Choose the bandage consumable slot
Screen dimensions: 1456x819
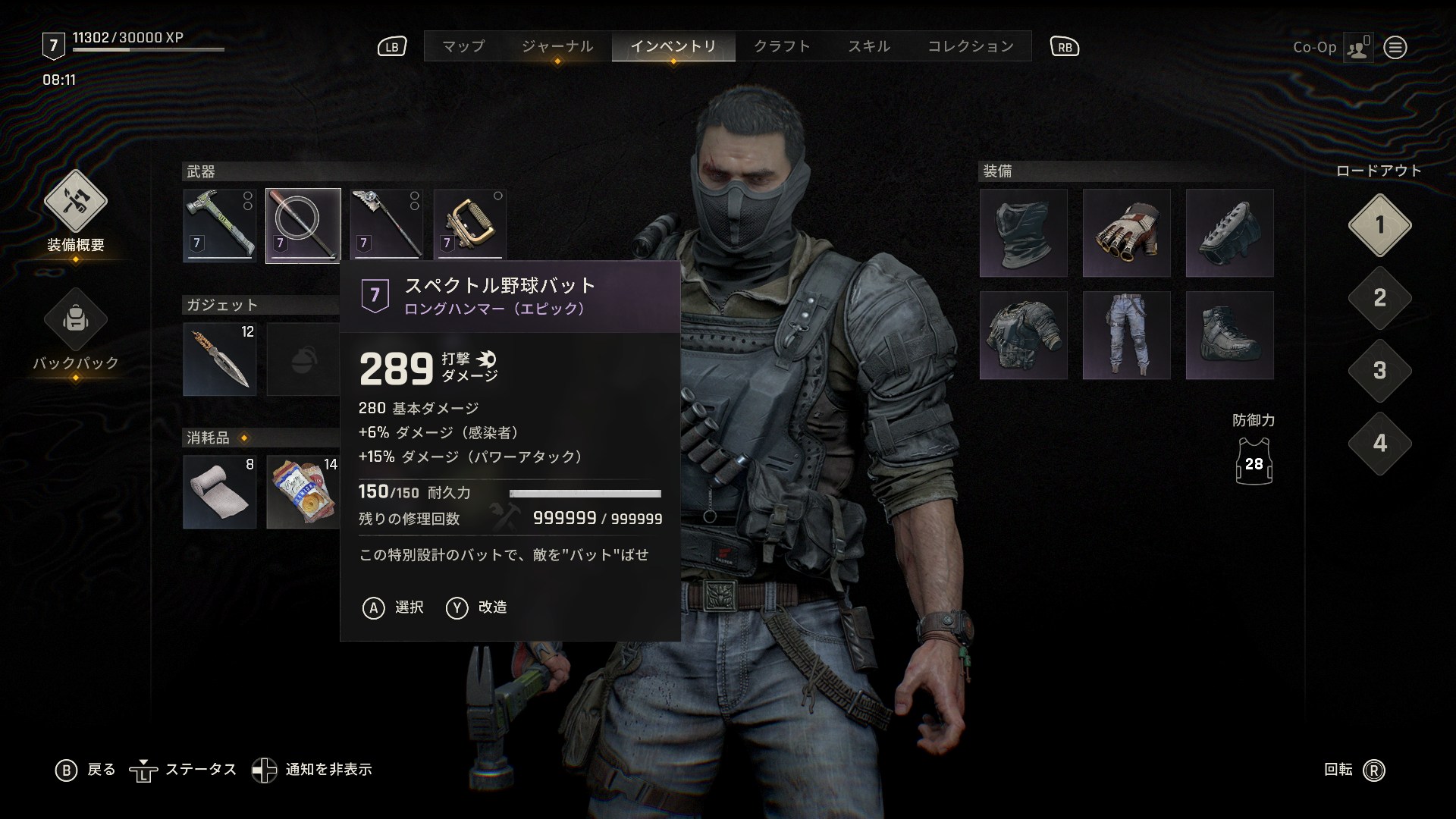(220, 491)
